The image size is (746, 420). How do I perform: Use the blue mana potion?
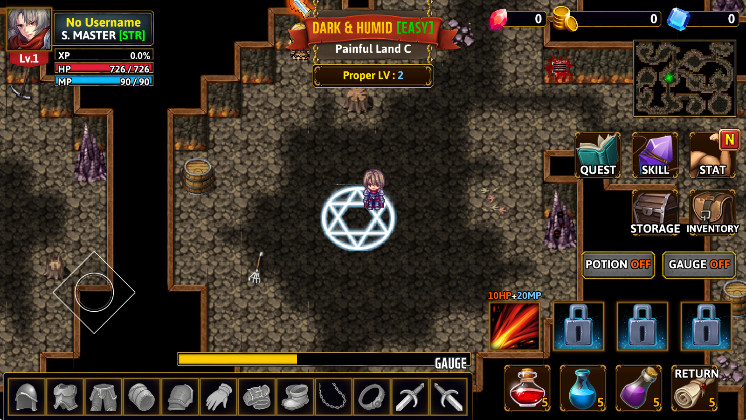(x=584, y=387)
